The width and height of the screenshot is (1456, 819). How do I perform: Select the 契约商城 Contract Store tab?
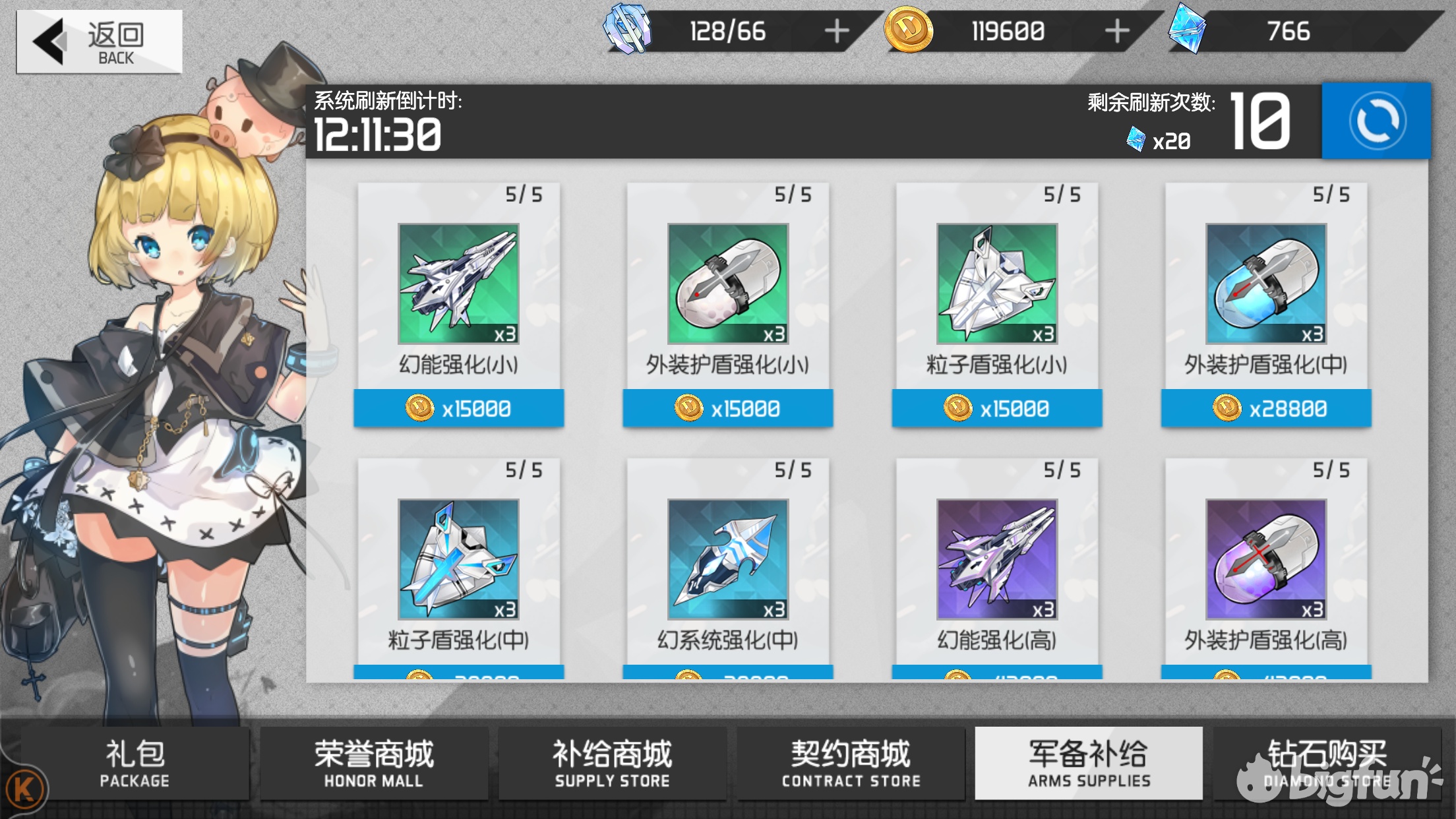pos(851,764)
